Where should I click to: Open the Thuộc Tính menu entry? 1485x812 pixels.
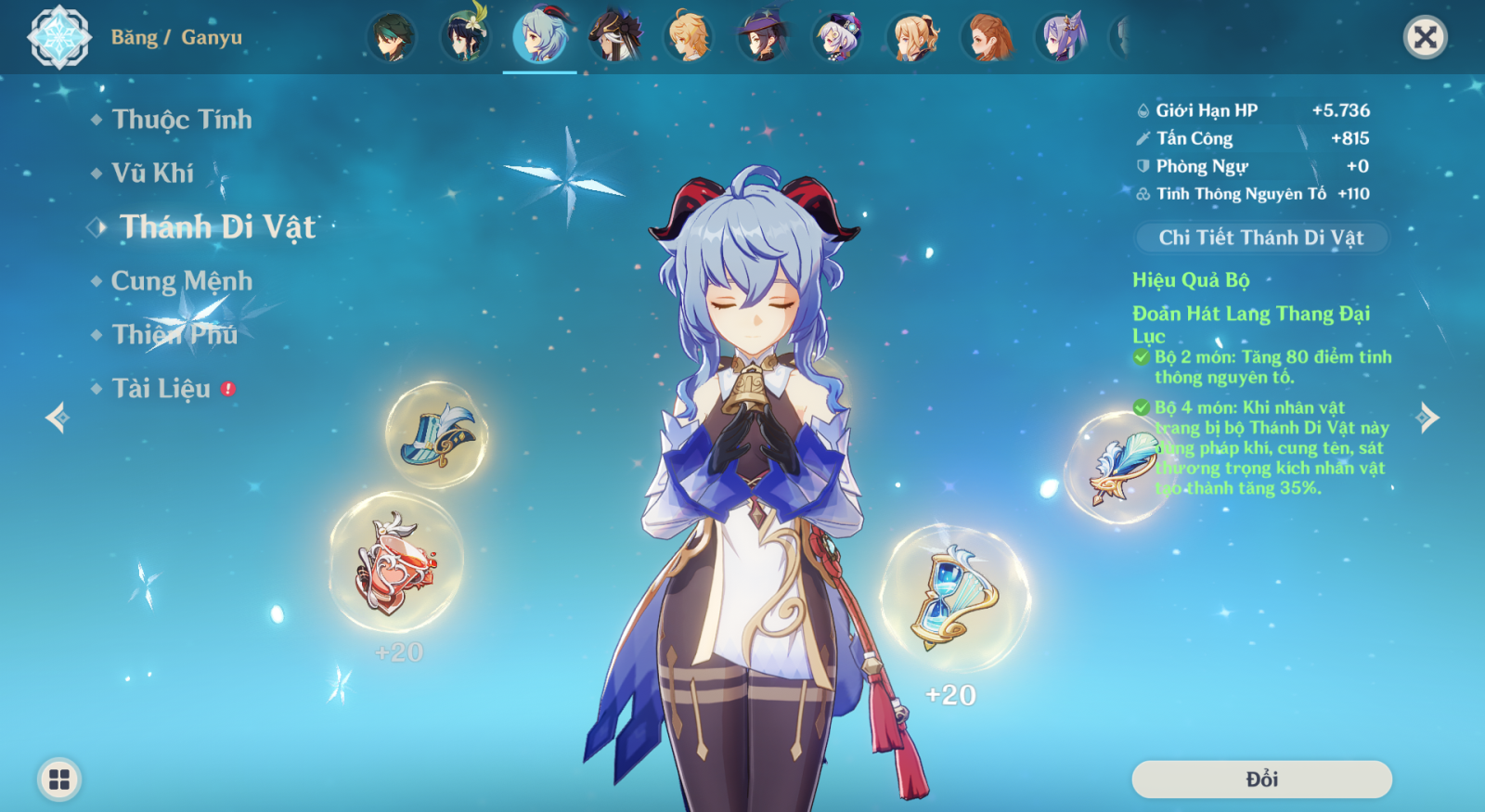[181, 120]
